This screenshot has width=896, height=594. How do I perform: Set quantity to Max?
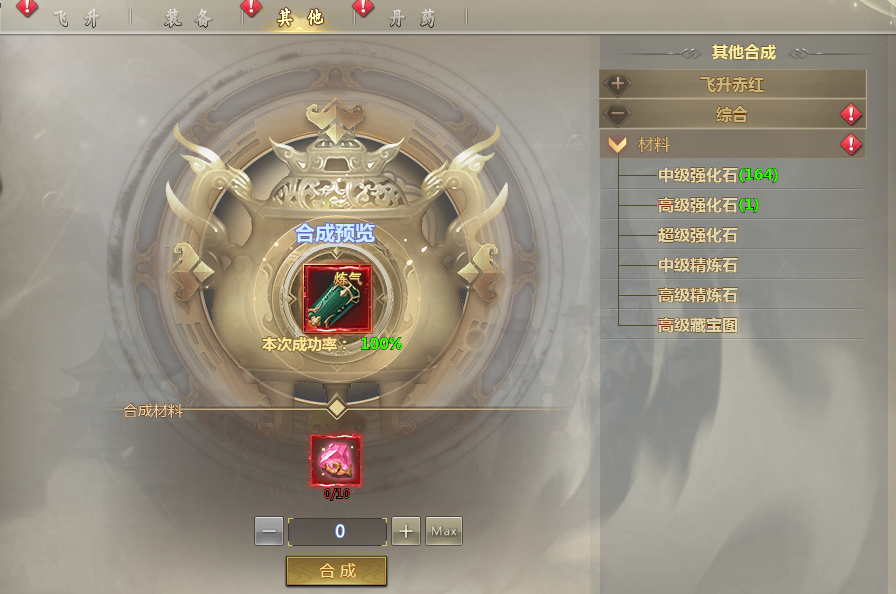tap(444, 531)
